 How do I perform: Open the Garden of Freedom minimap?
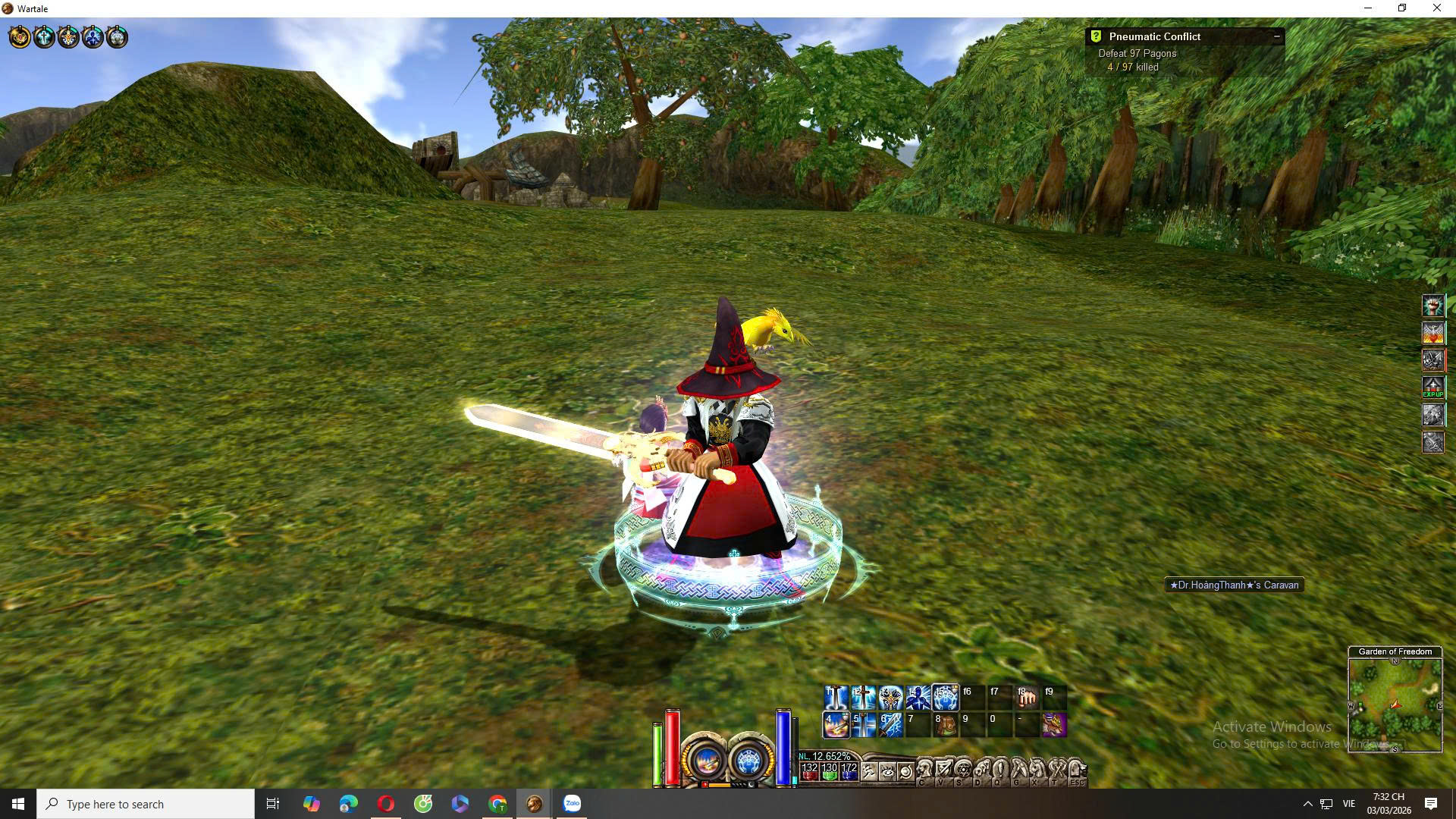1395,704
